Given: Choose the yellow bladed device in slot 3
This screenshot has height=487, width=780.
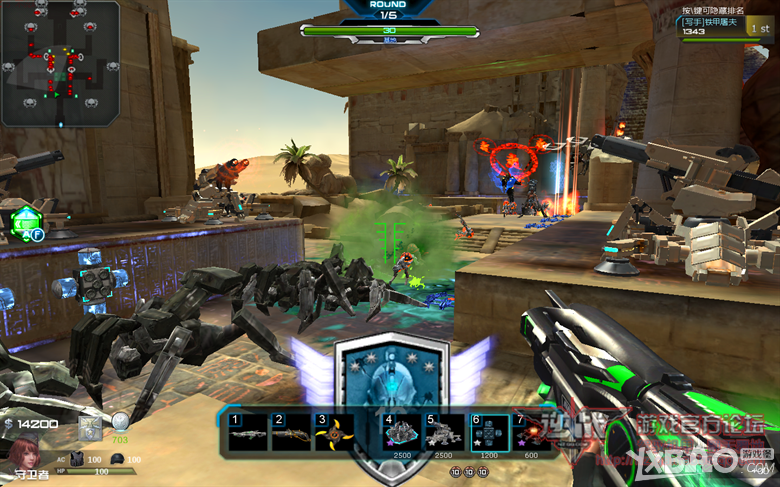Looking at the screenshot, I should 334,432.
